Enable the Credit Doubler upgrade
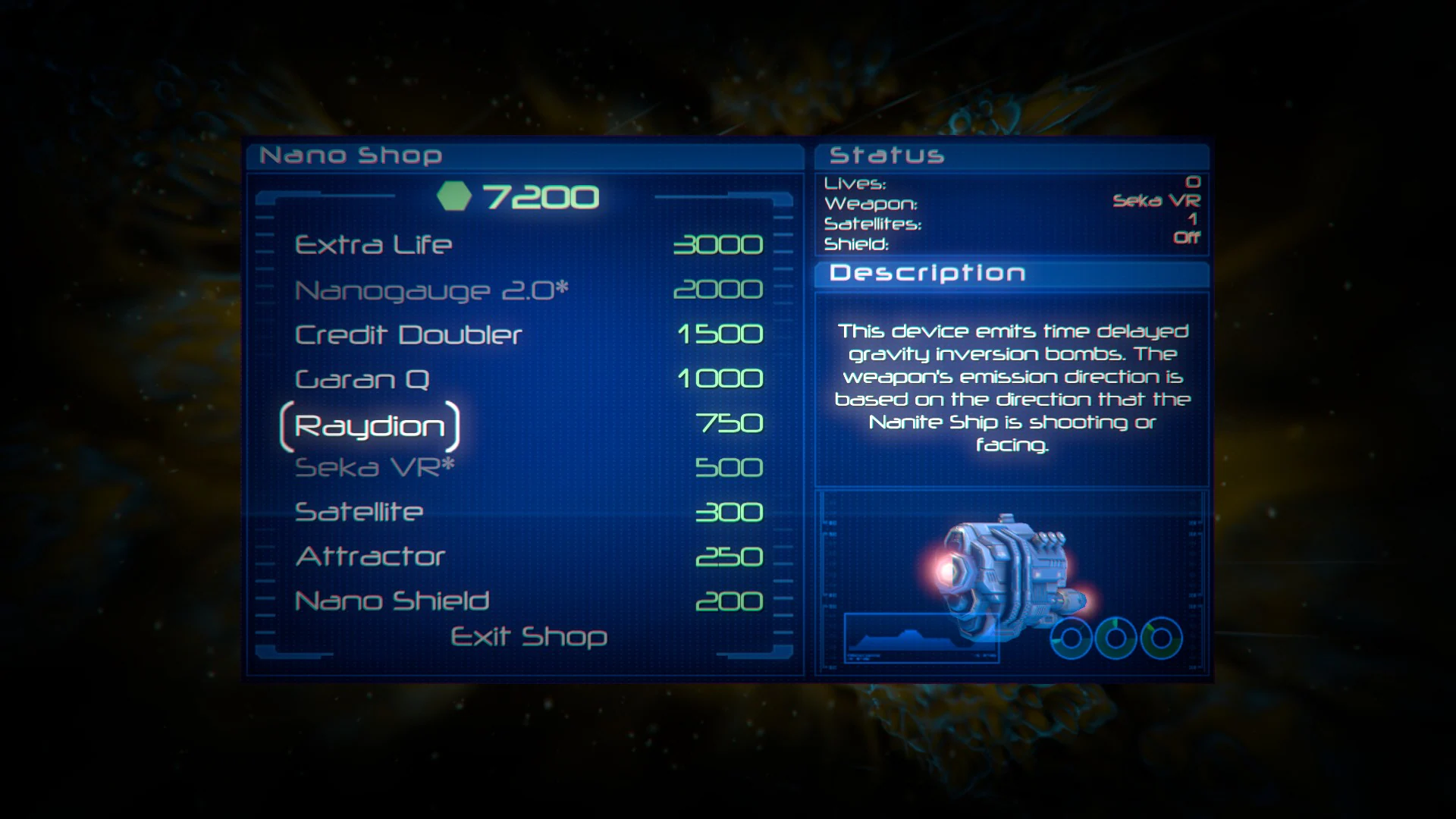Viewport: 1456px width, 819px height. tap(407, 334)
